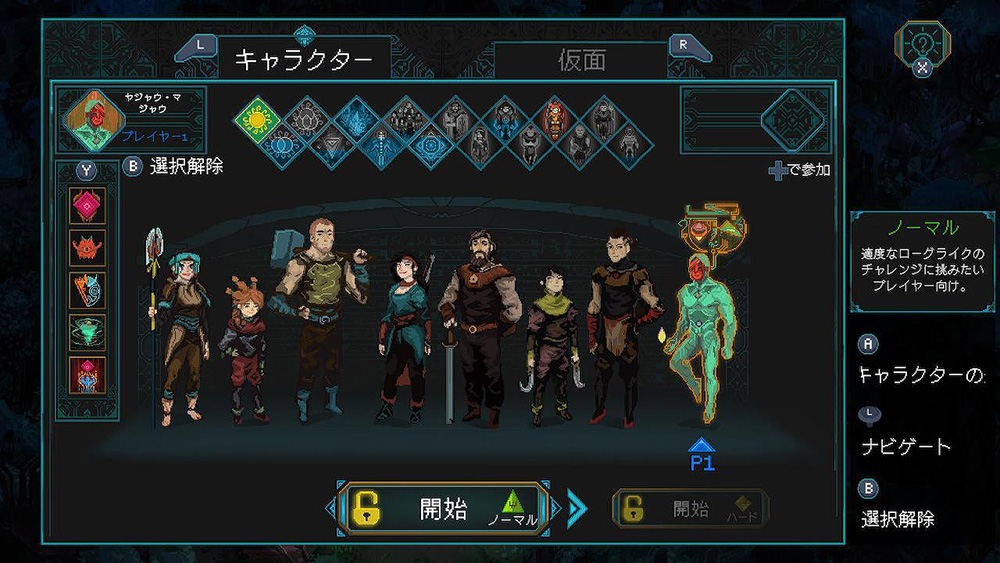The width and height of the screenshot is (1000, 563).
Task: Click the arrow beside the ノーマル start button
Action: tap(576, 509)
